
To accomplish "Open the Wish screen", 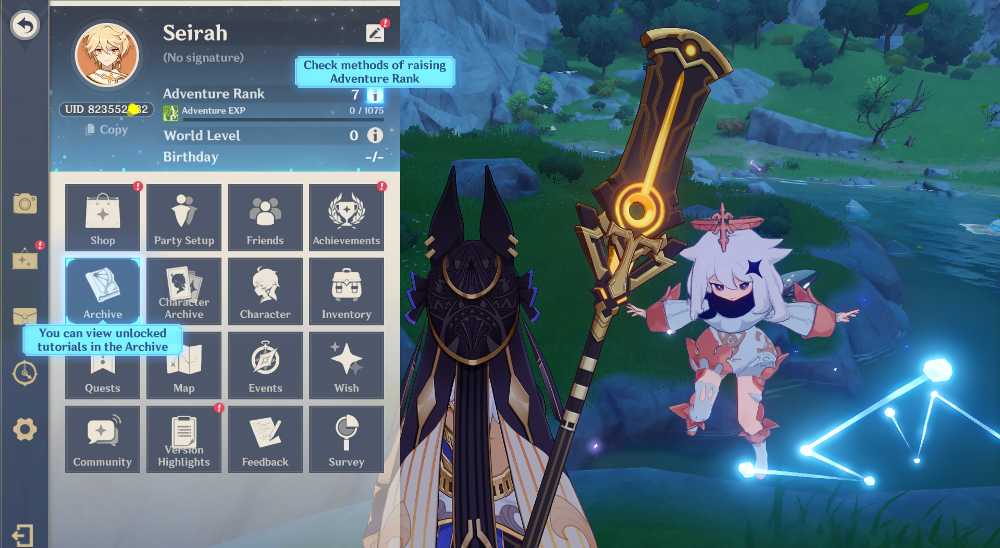I will [346, 365].
